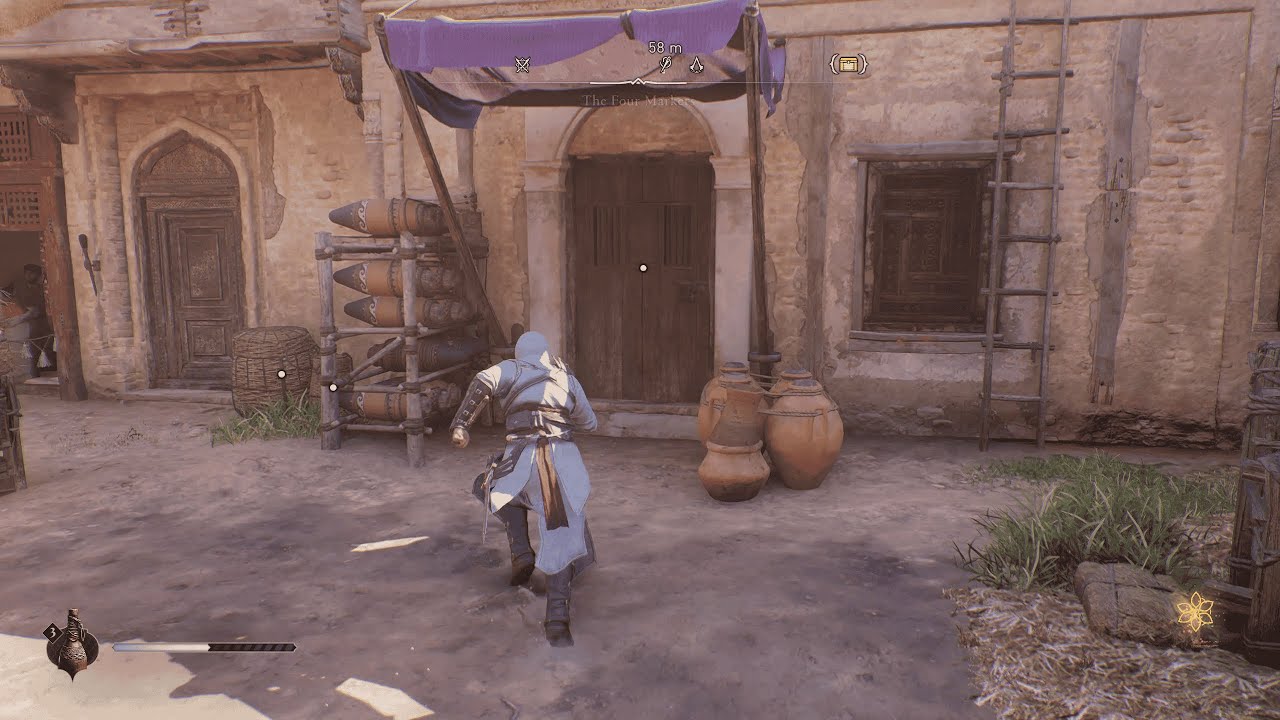This screenshot has height=720, width=1280.
Task: Click the white interaction dot on the door
Action: pos(640,266)
